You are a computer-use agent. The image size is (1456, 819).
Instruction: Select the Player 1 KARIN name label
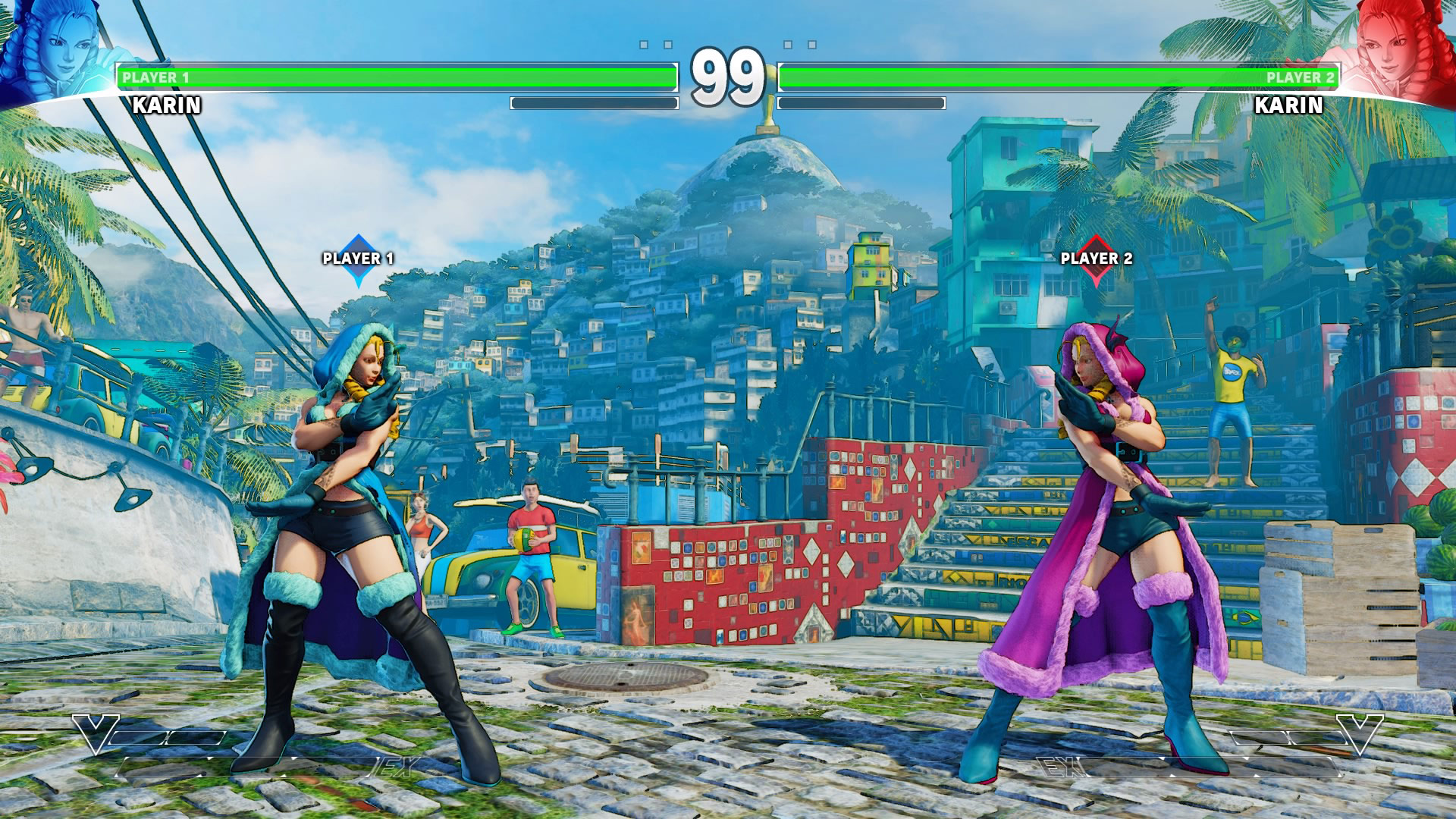tap(165, 104)
